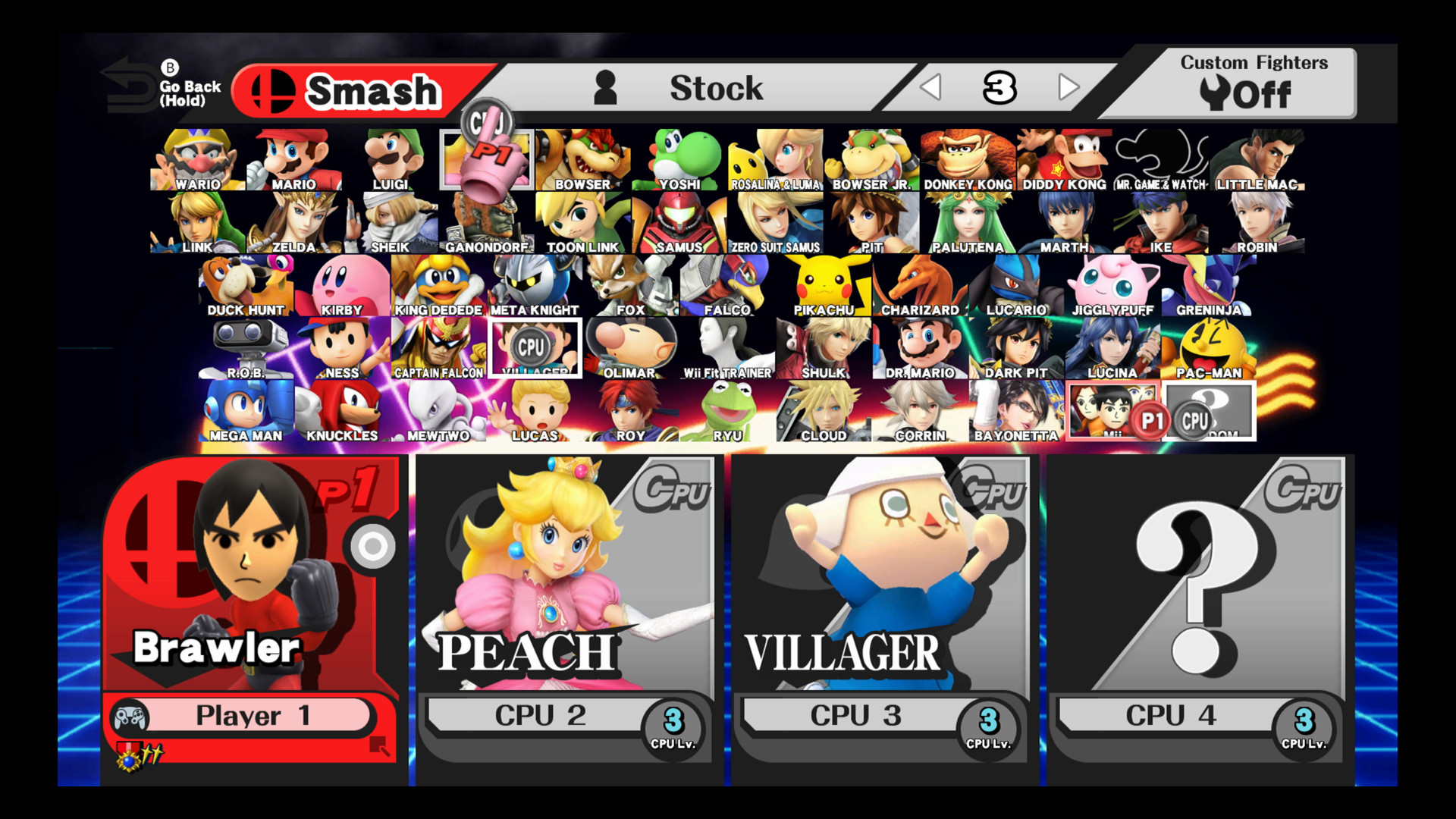Select Mr. Game & Watch from the roster
The width and height of the screenshot is (1456, 819).
coord(1159,155)
